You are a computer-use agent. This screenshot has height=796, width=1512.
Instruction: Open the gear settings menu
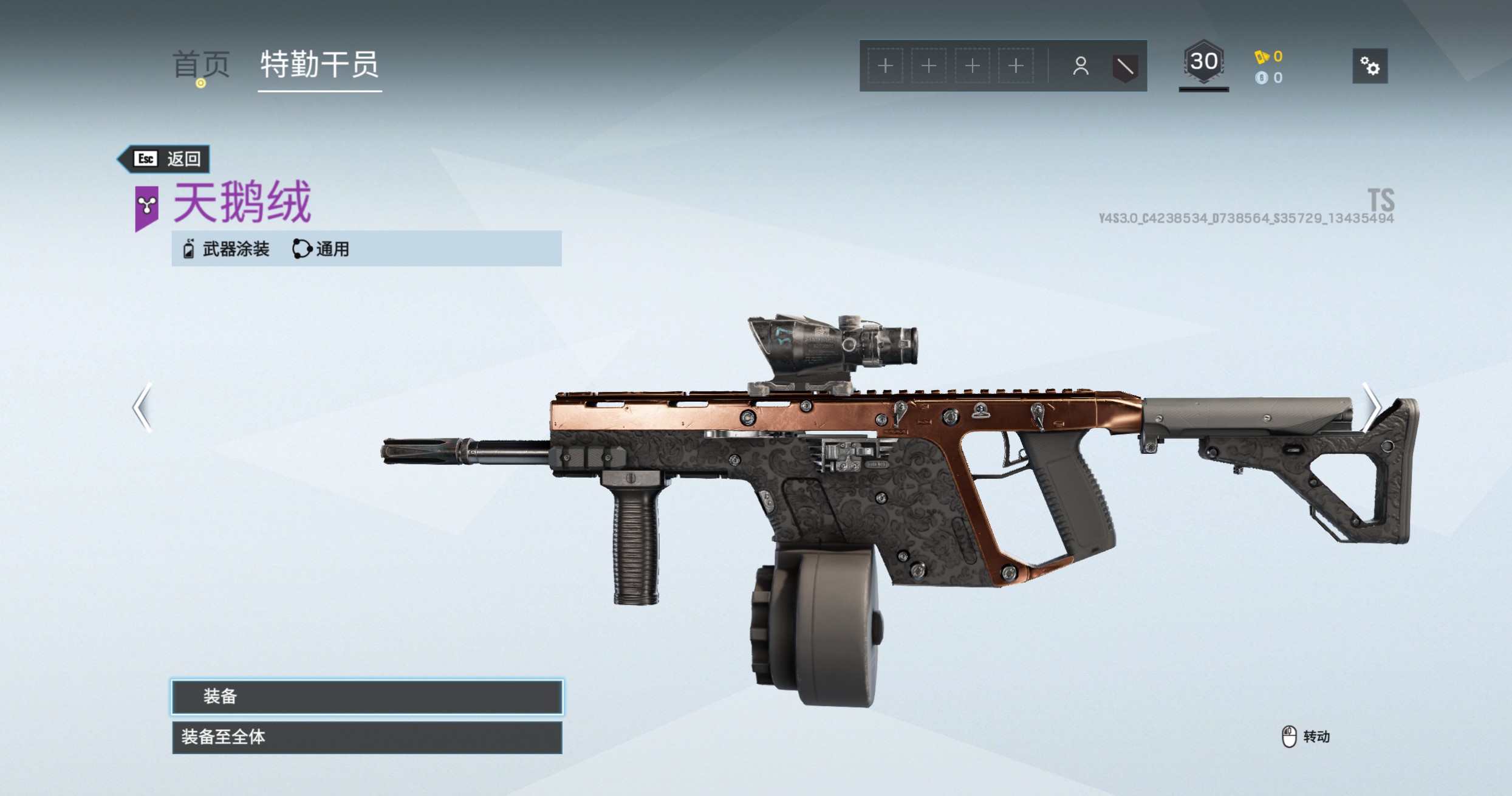coord(1369,66)
